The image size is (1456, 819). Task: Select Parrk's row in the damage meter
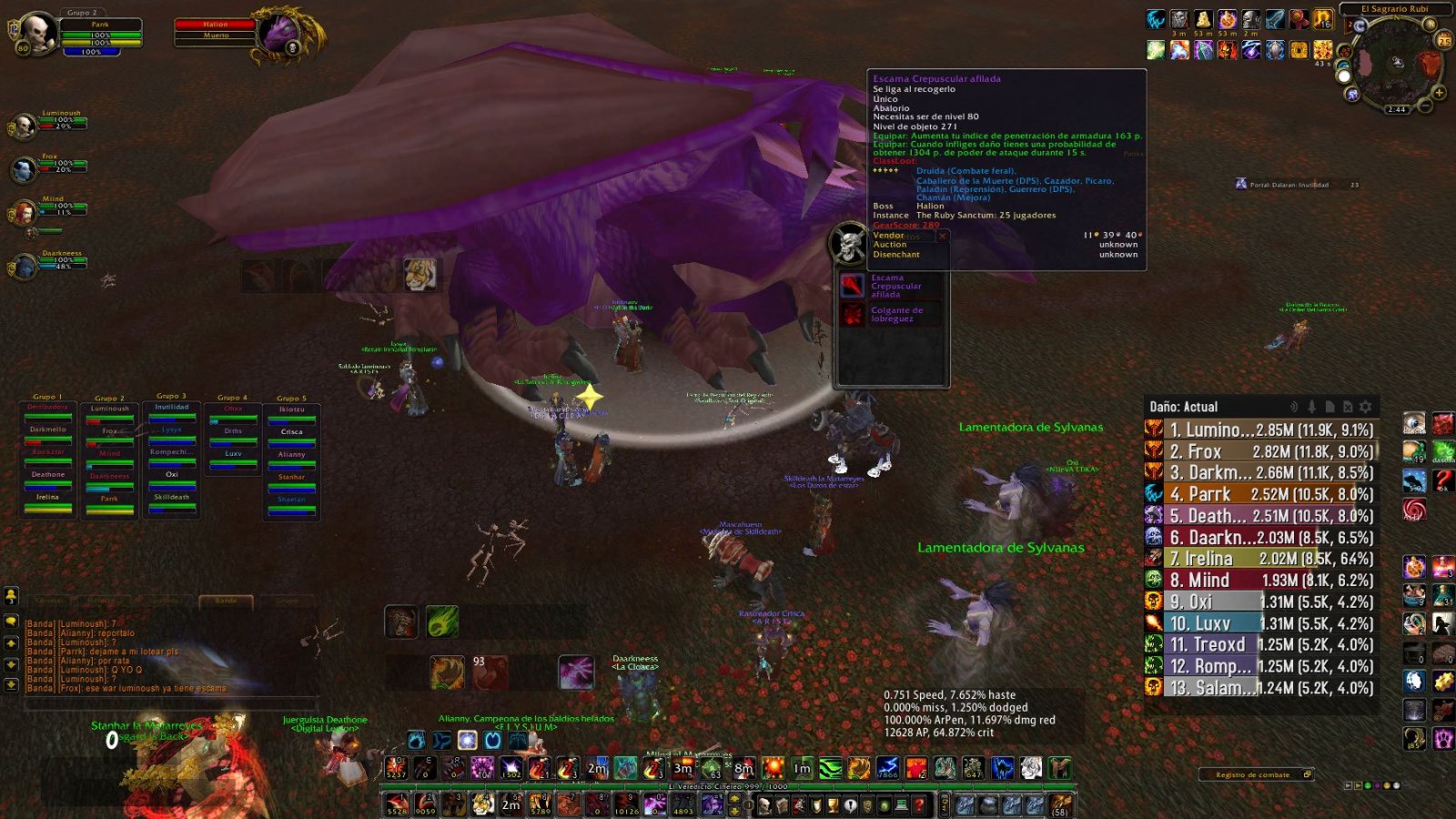(x=1260, y=494)
